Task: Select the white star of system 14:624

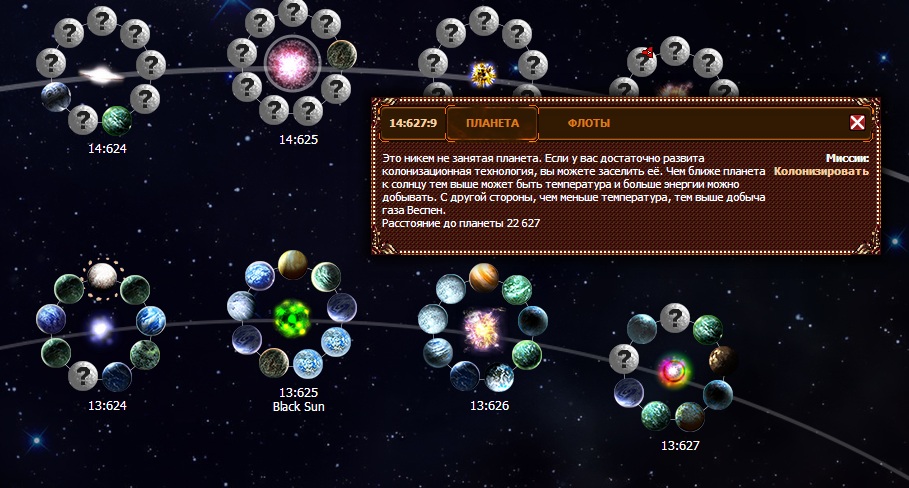Action: (x=100, y=74)
